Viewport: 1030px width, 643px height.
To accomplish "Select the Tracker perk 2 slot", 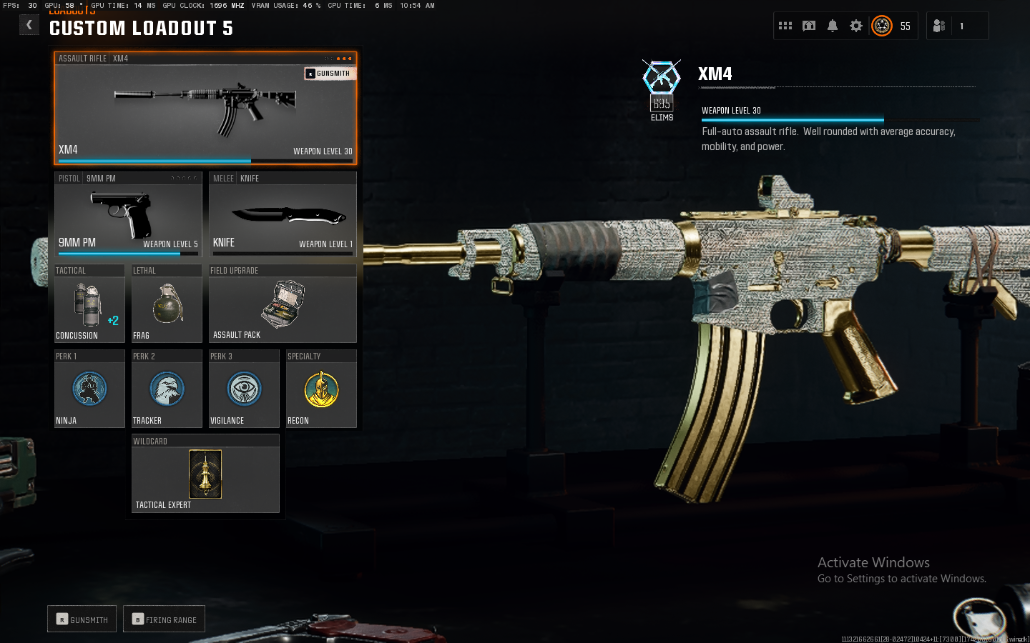I will [166, 388].
